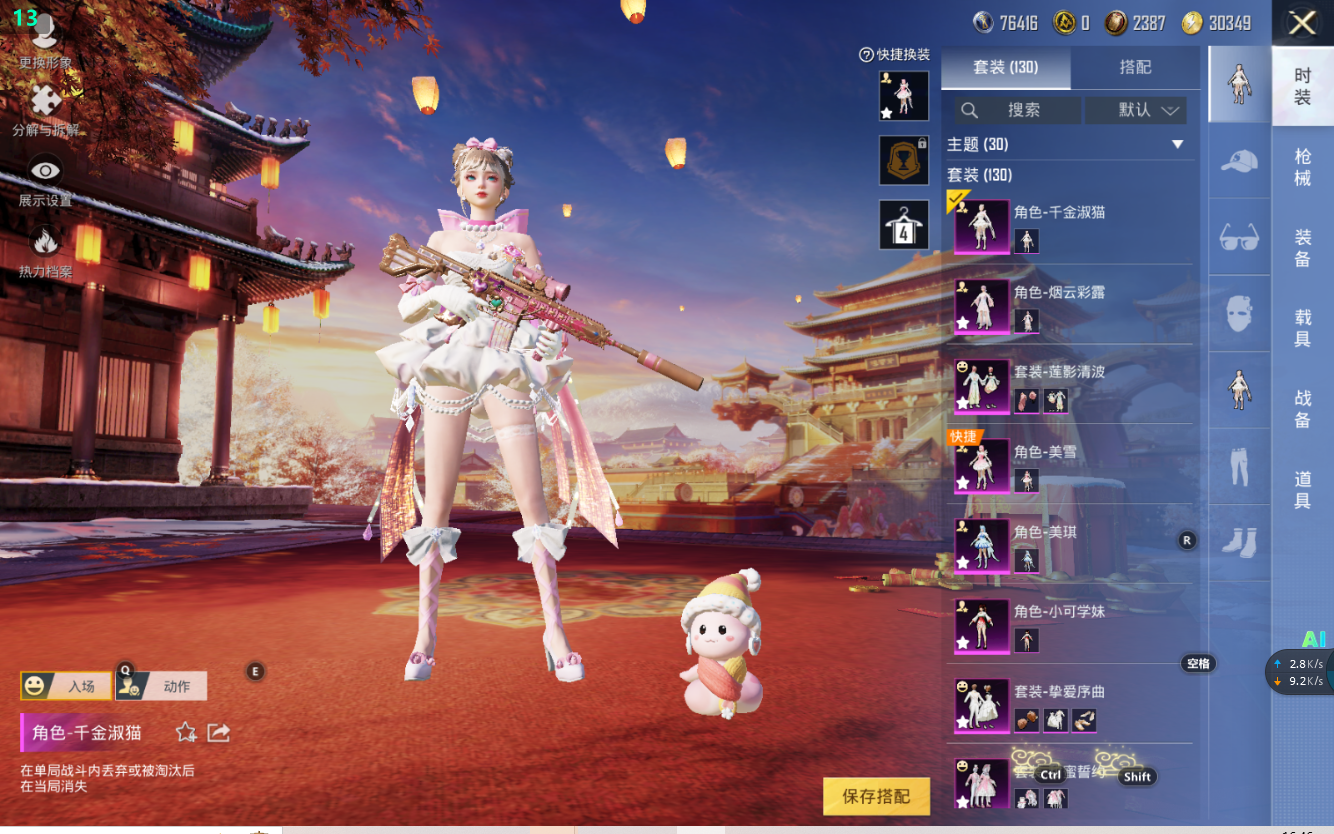This screenshot has width=1334, height=834.
Task: Switch to the 载具 vehicles category
Action: tap(1302, 328)
